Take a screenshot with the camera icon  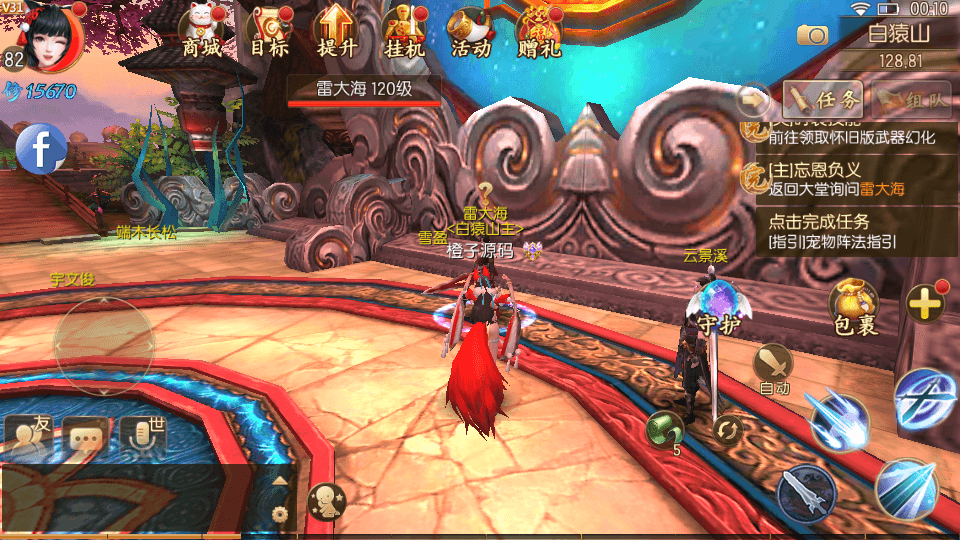813,35
